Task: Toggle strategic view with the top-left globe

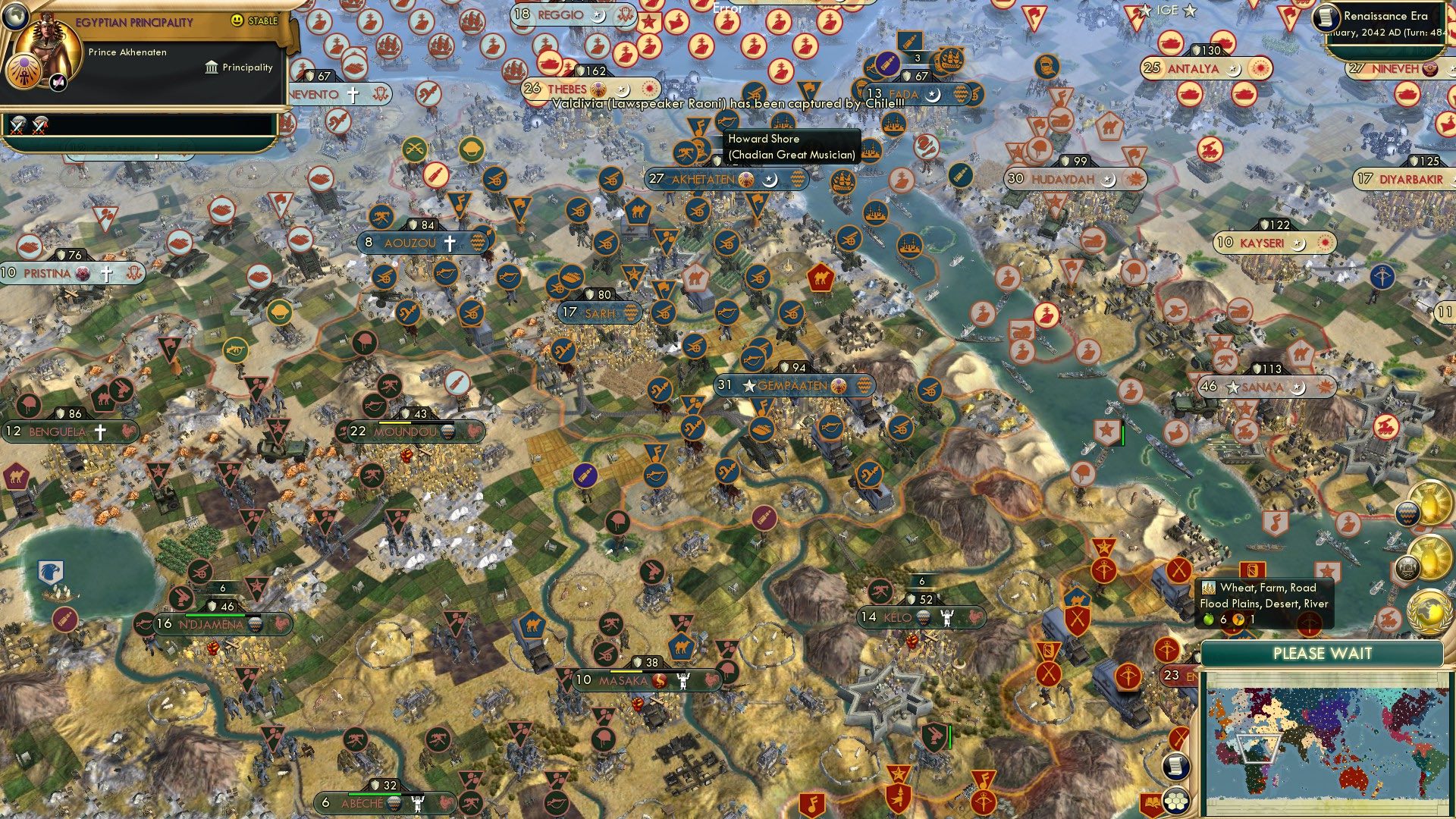Action: (x=15, y=17)
